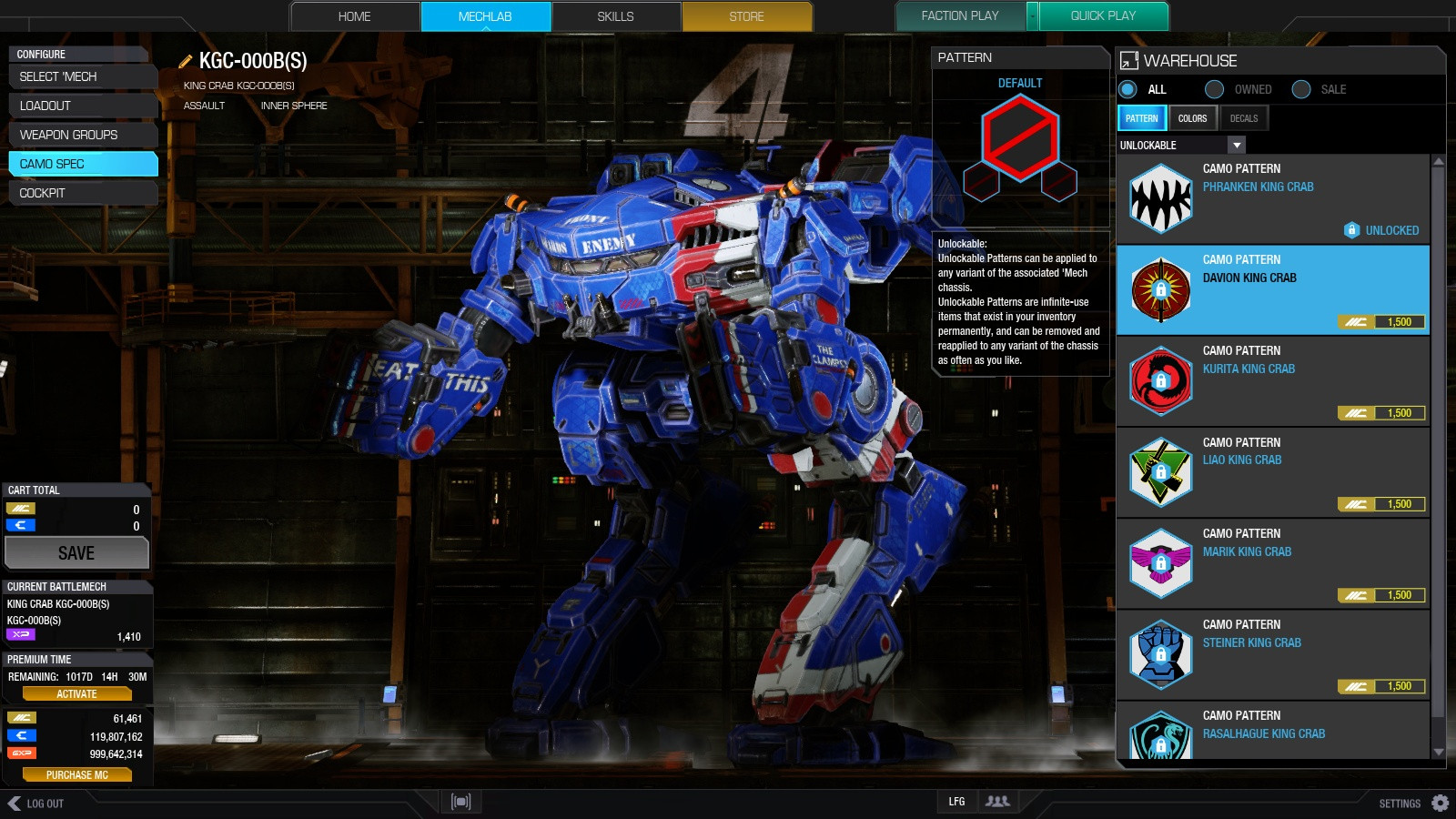
Task: Enable the Sale filter radio button
Action: click(1303, 89)
